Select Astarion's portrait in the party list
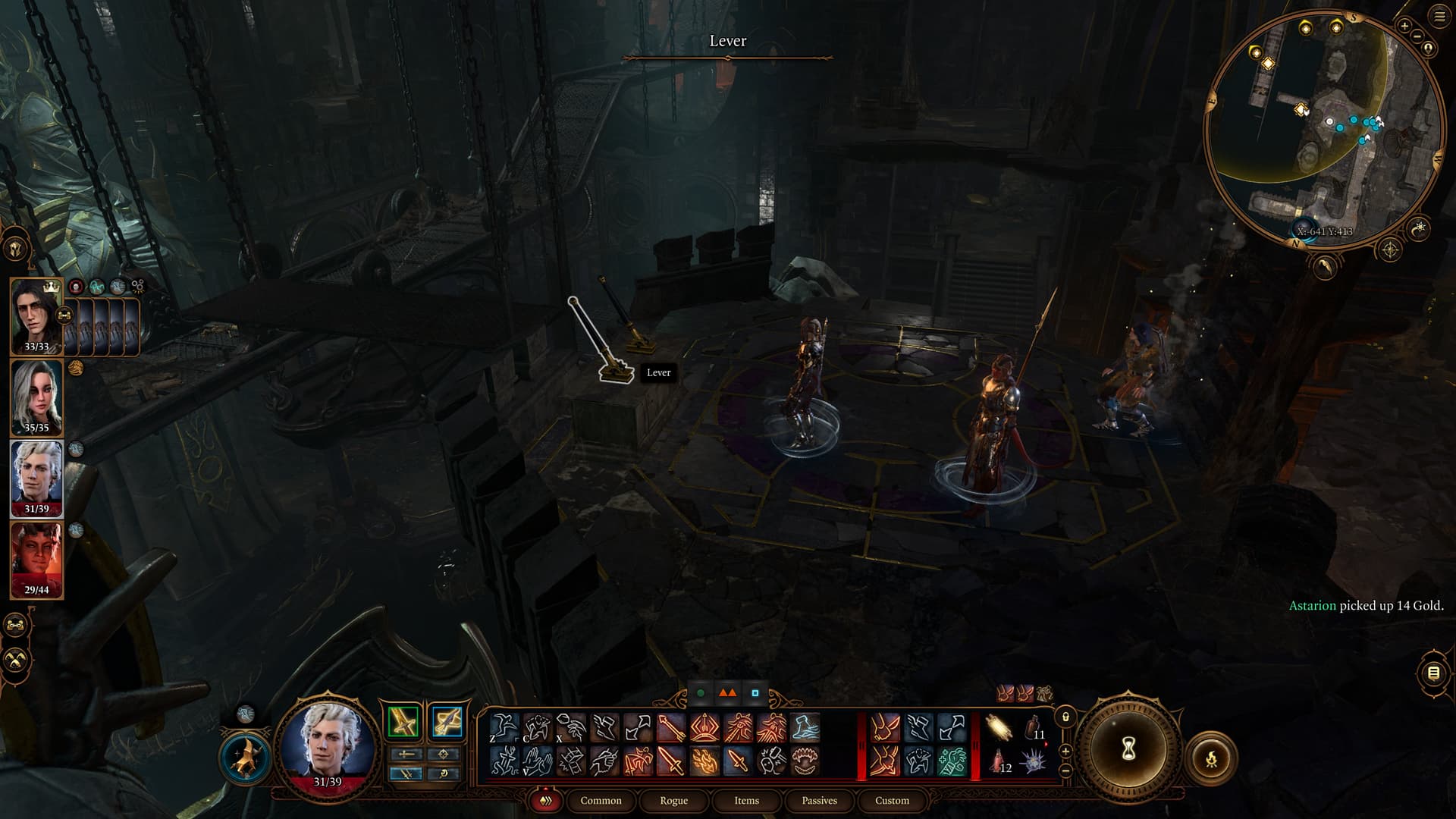 tap(36, 479)
